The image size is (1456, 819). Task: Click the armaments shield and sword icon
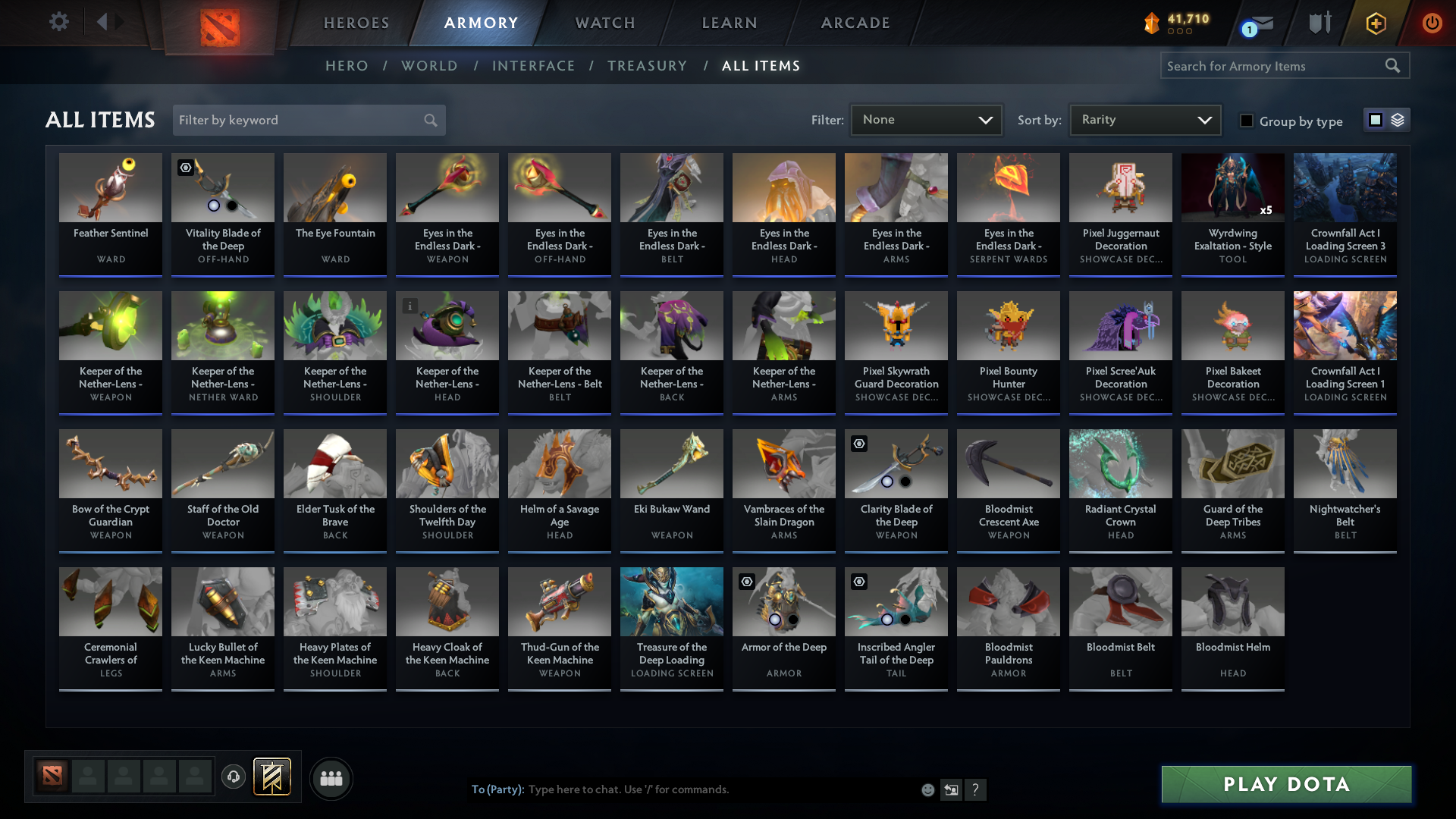pyautogui.click(x=1319, y=24)
